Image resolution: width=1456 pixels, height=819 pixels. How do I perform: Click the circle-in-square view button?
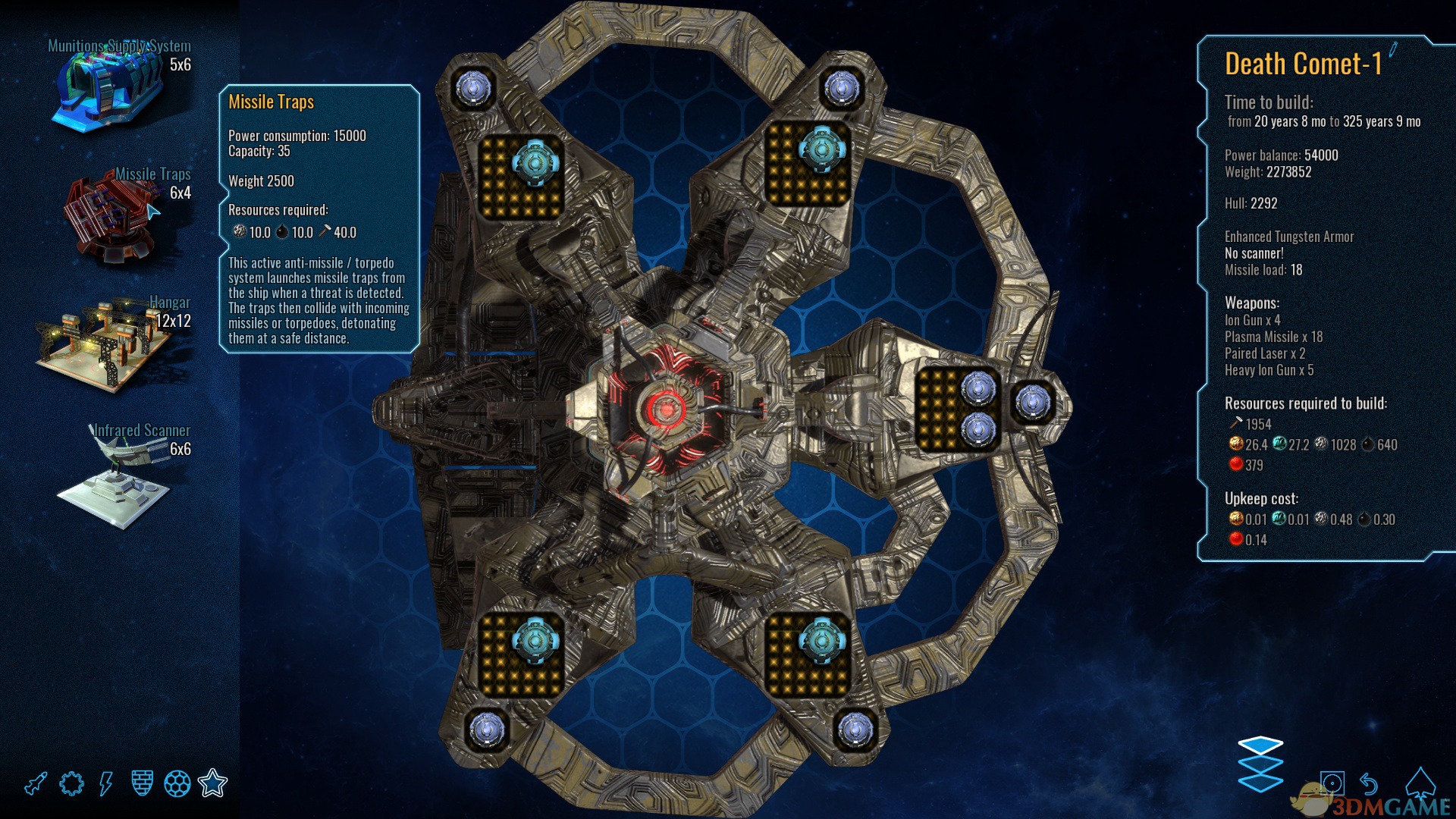click(1332, 783)
